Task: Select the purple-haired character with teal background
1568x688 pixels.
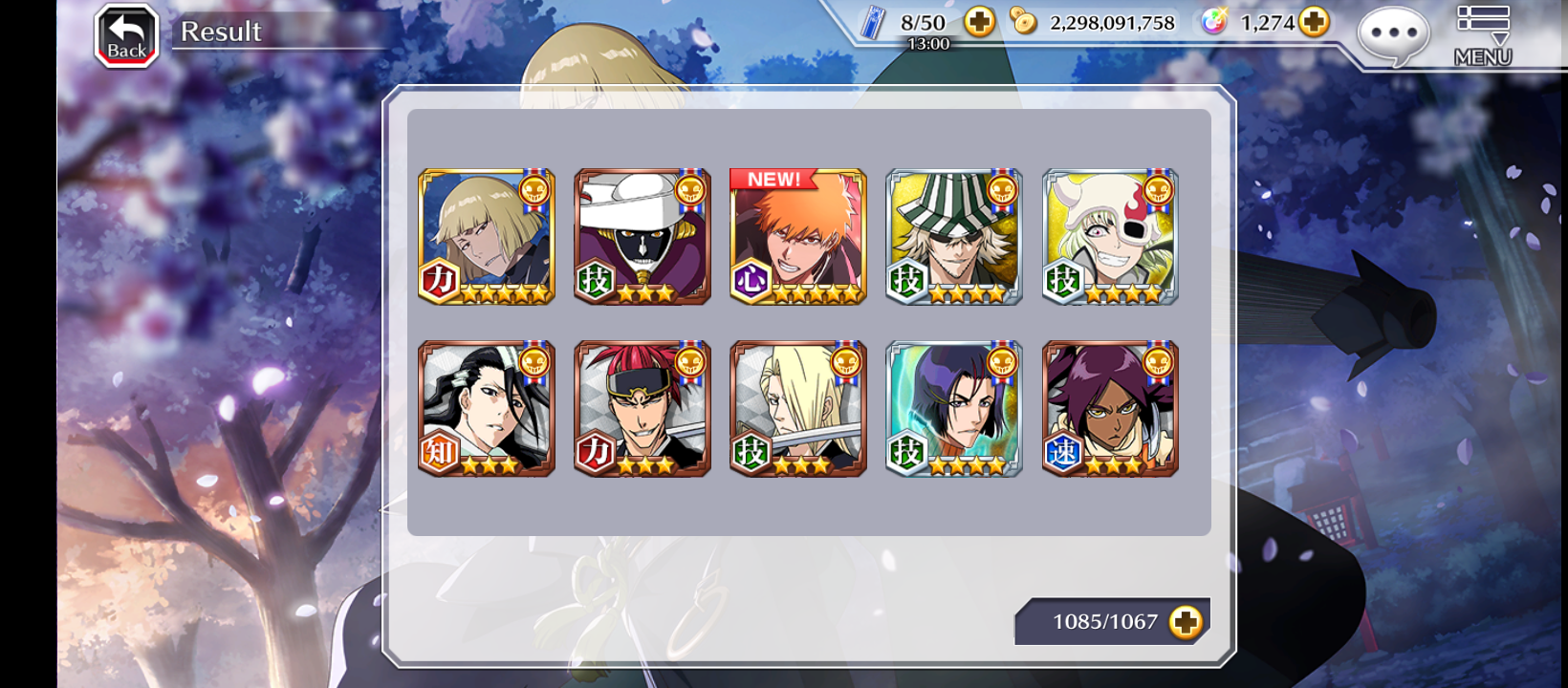Action: pyautogui.click(x=954, y=409)
